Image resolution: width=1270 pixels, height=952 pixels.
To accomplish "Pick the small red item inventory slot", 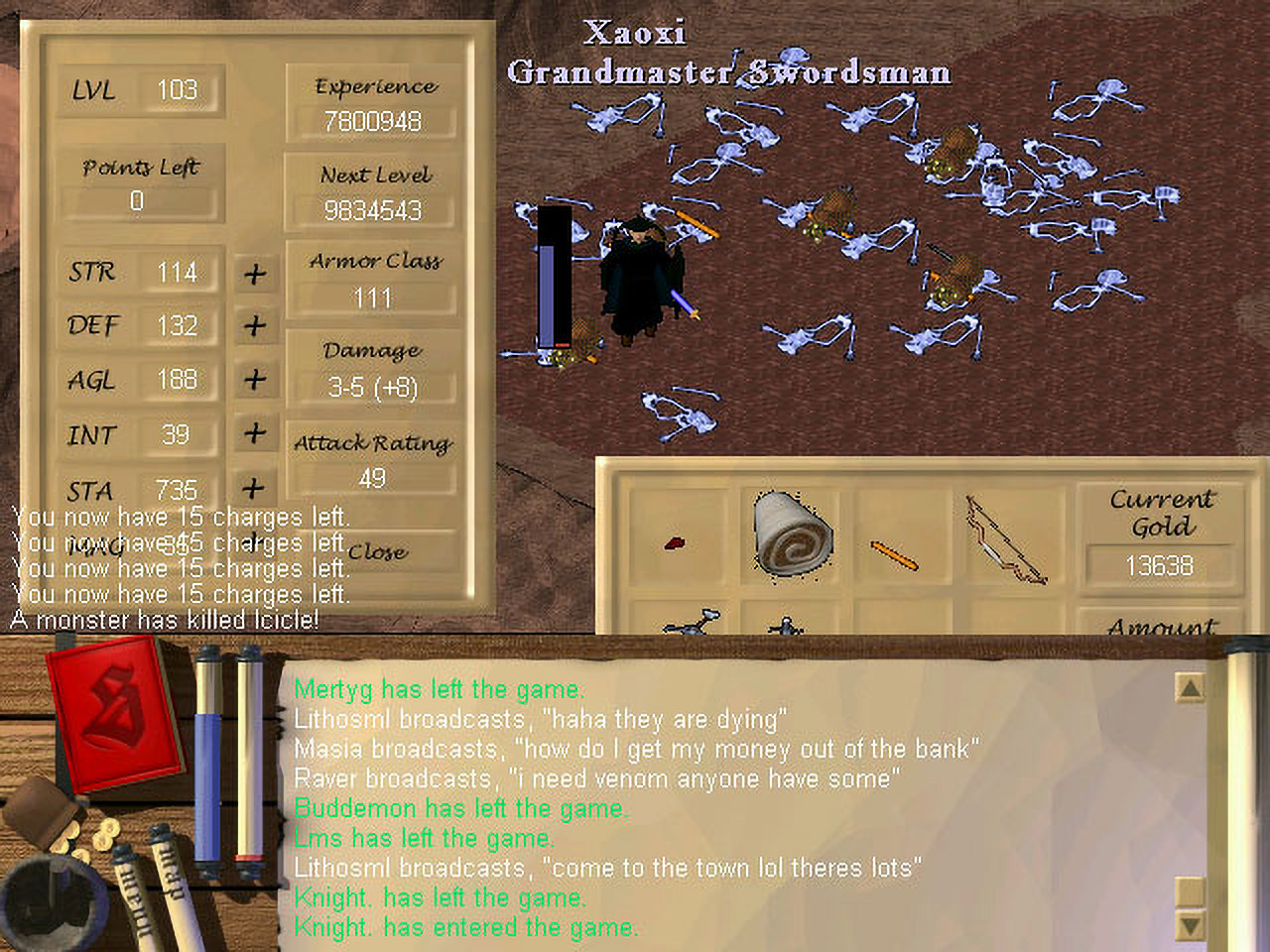I will click(x=676, y=542).
